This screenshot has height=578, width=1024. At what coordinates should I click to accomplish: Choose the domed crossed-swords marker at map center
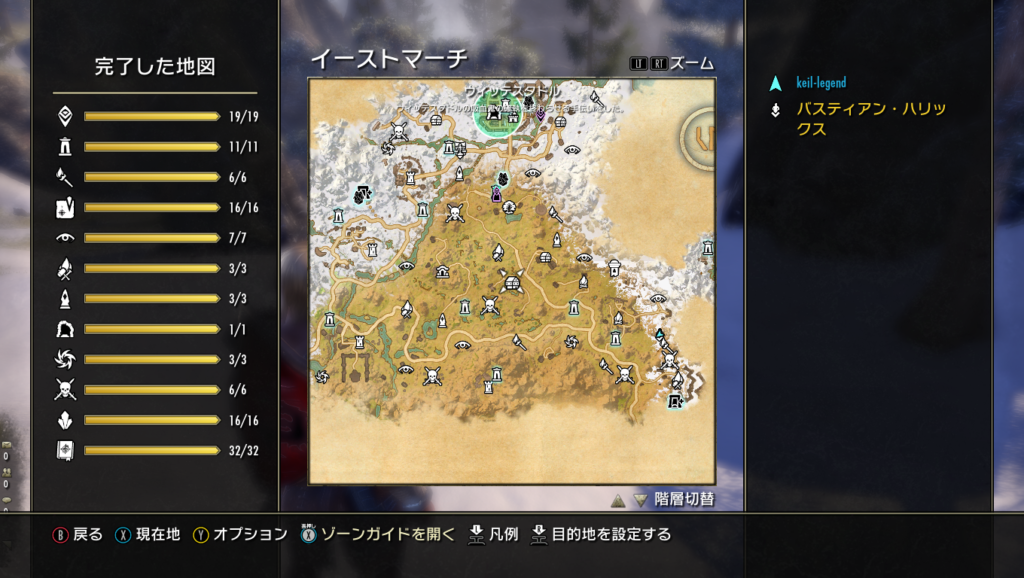click(514, 283)
